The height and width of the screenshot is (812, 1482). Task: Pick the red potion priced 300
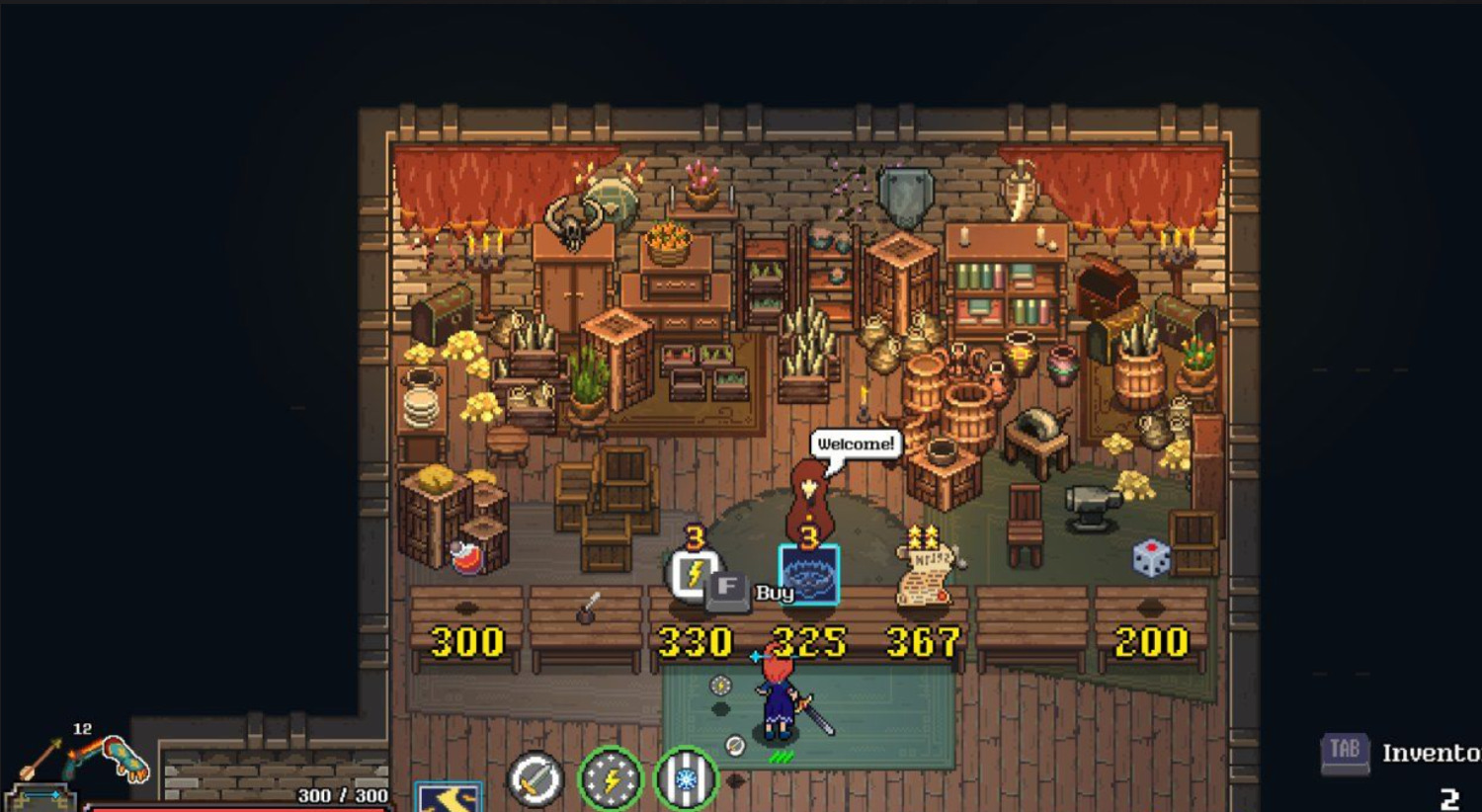point(466,558)
